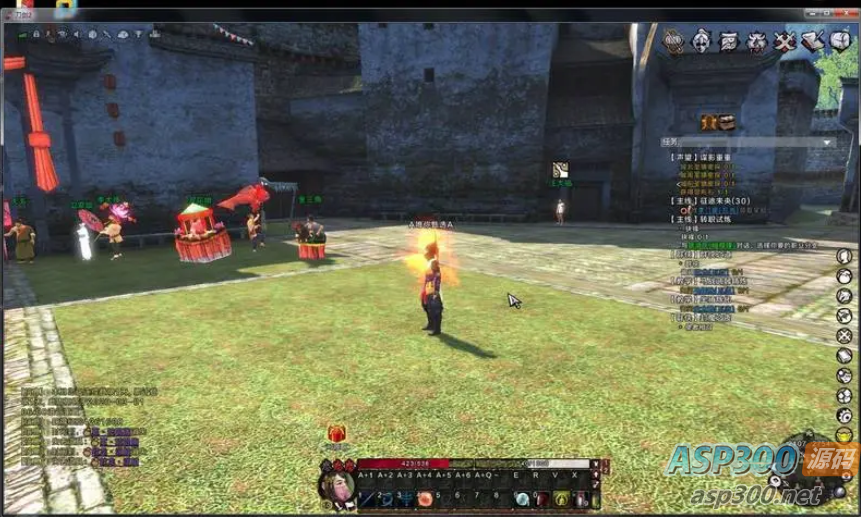Expand the quest tracker dropdown arrow

[x=826, y=142]
